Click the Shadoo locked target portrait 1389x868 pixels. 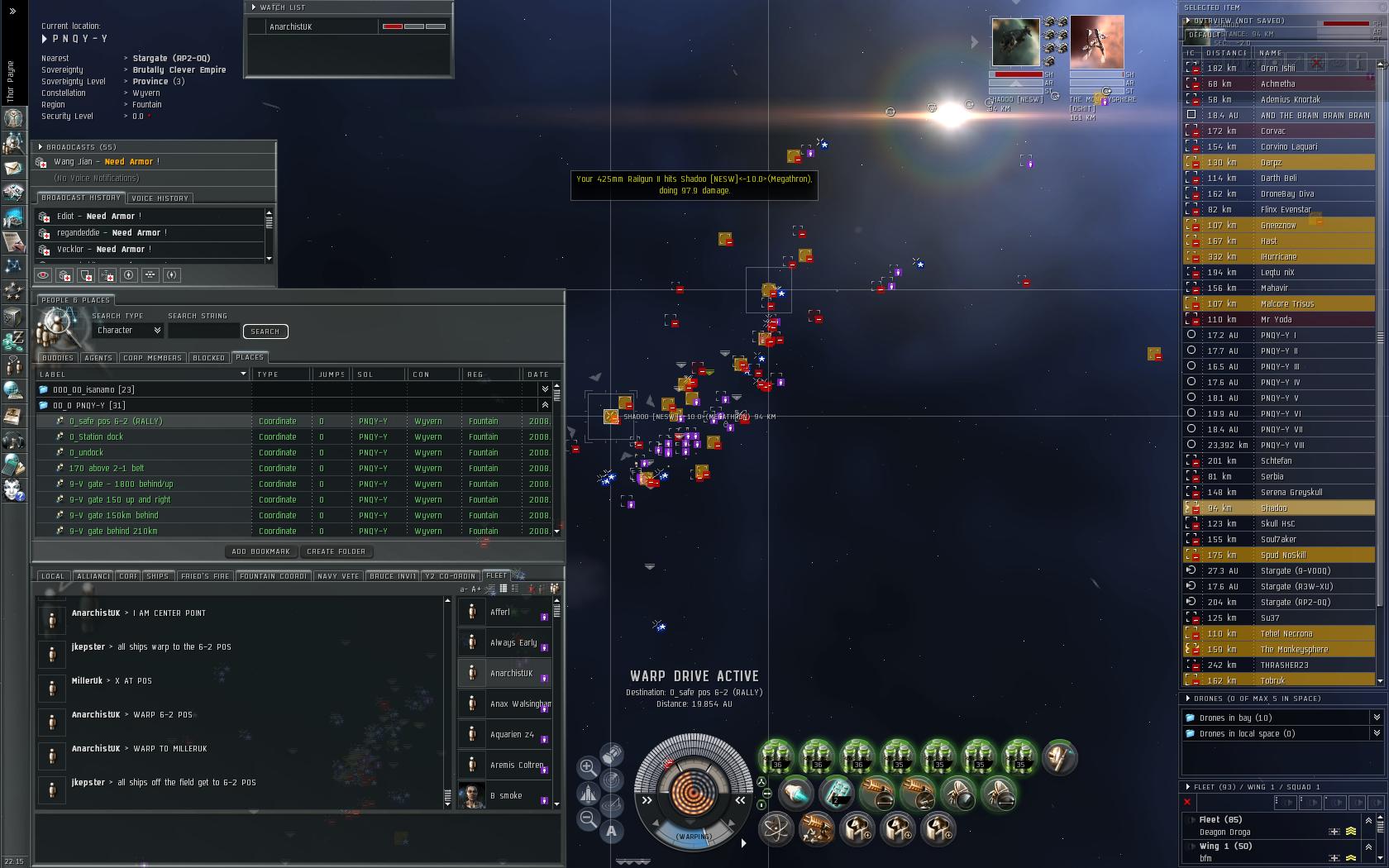1015,42
